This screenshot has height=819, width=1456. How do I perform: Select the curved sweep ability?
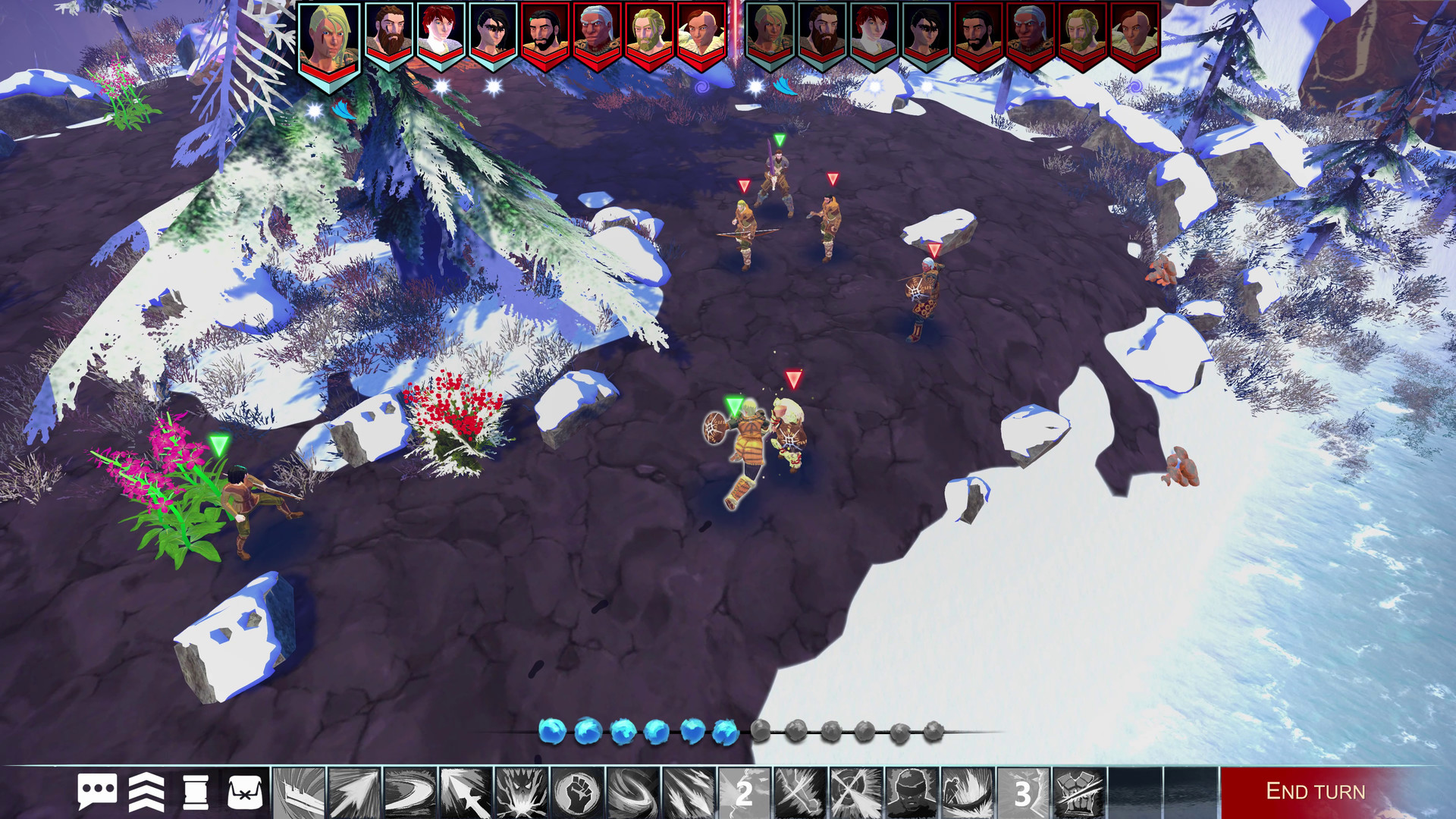click(409, 793)
